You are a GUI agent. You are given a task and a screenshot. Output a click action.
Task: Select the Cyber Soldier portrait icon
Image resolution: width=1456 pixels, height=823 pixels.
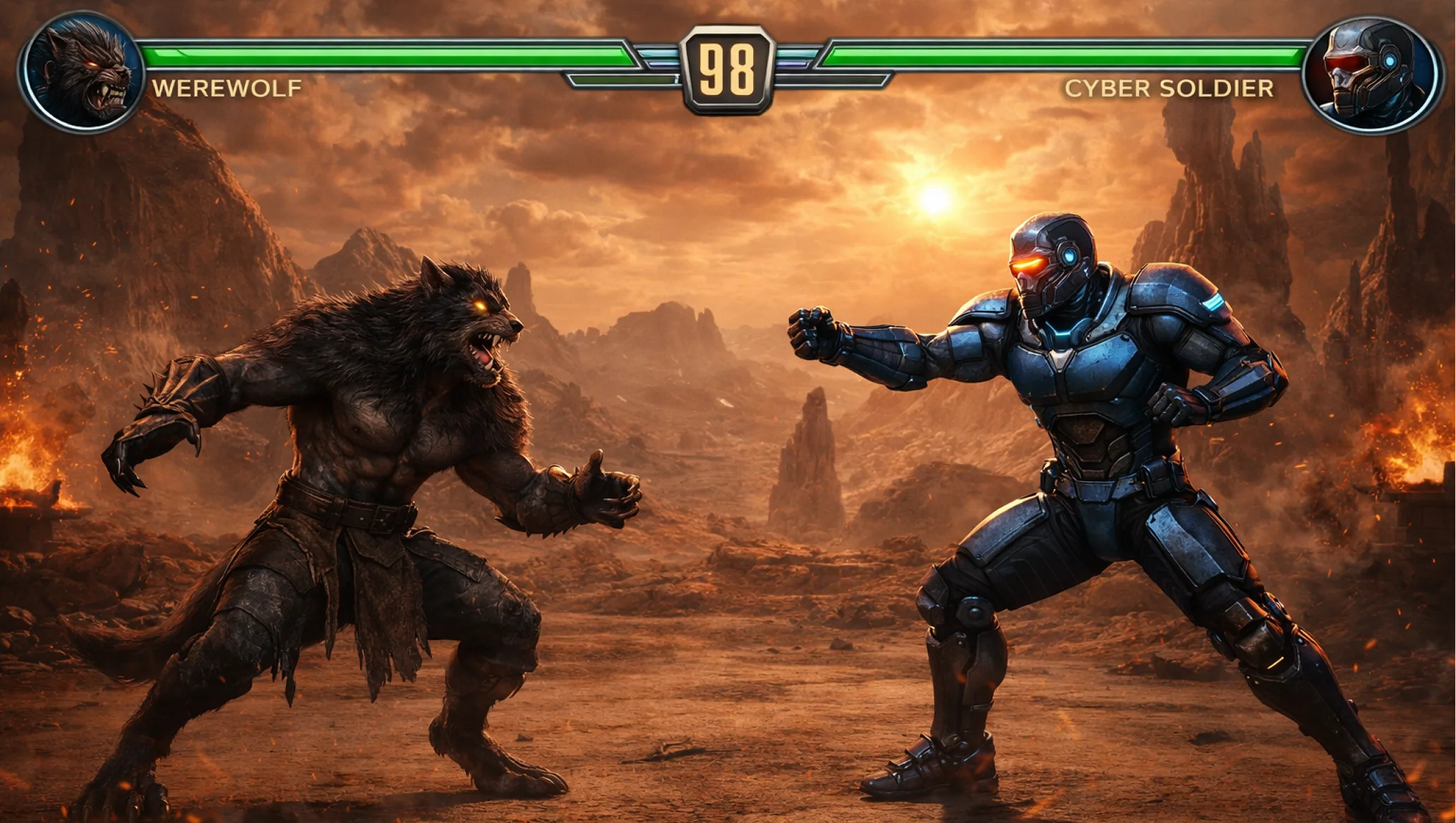point(1371,74)
